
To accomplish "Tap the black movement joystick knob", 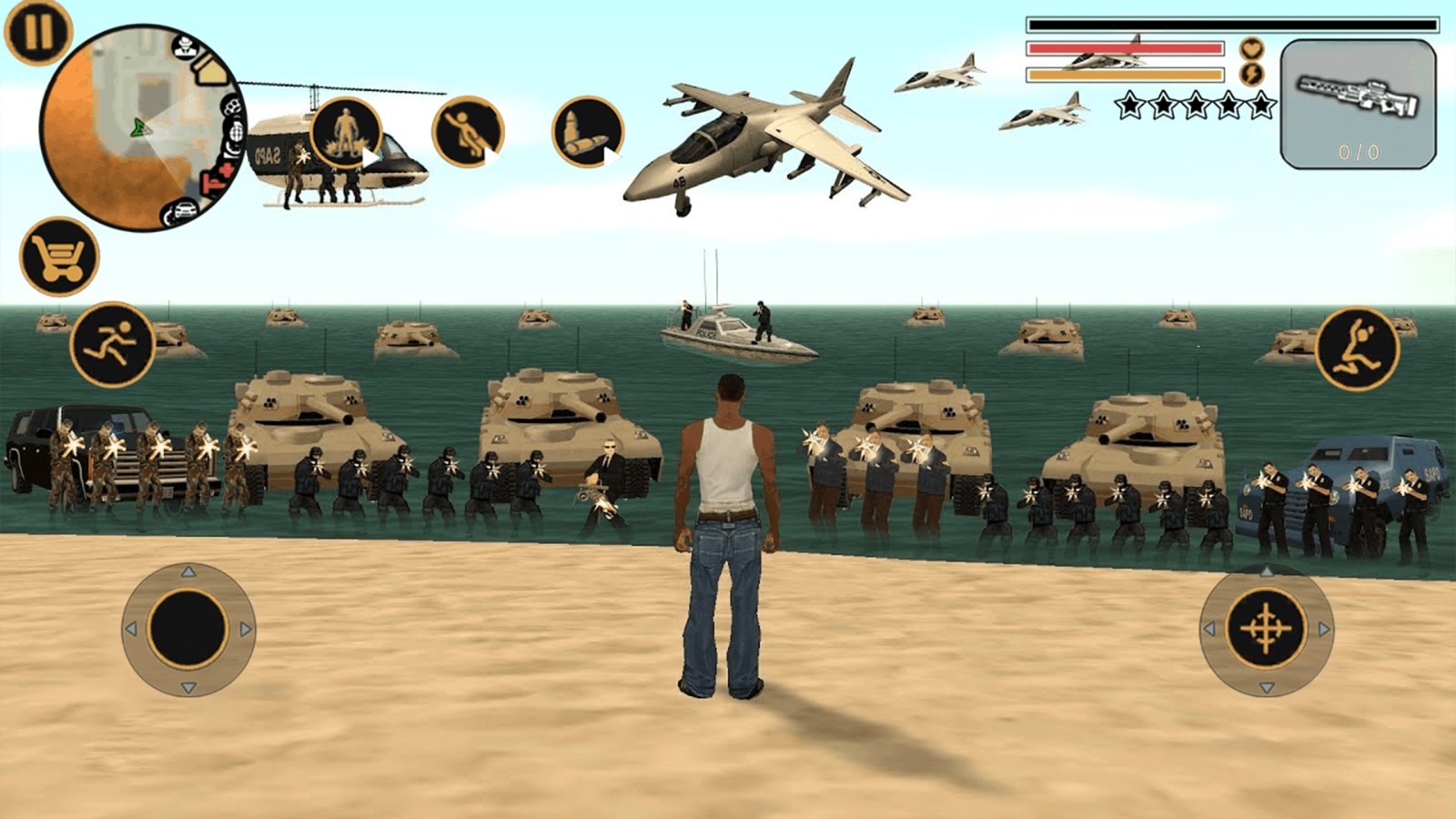I will coord(188,629).
